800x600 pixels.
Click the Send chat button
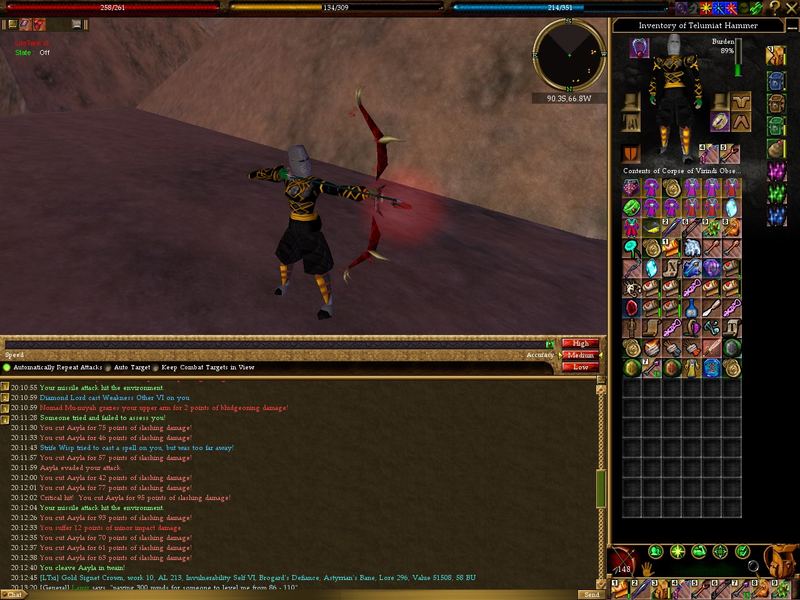pos(590,594)
